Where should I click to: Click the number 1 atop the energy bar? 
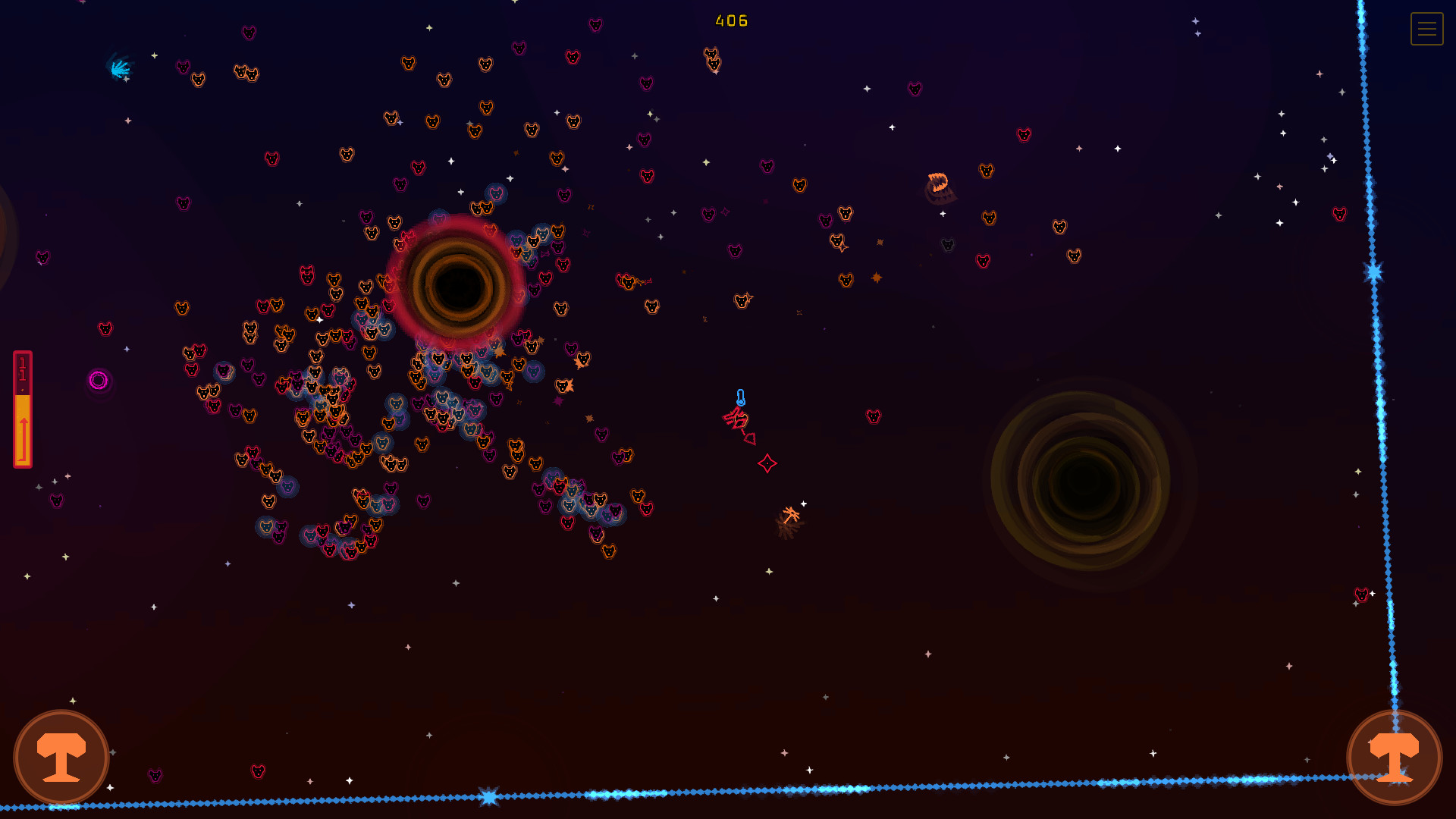coord(22,362)
